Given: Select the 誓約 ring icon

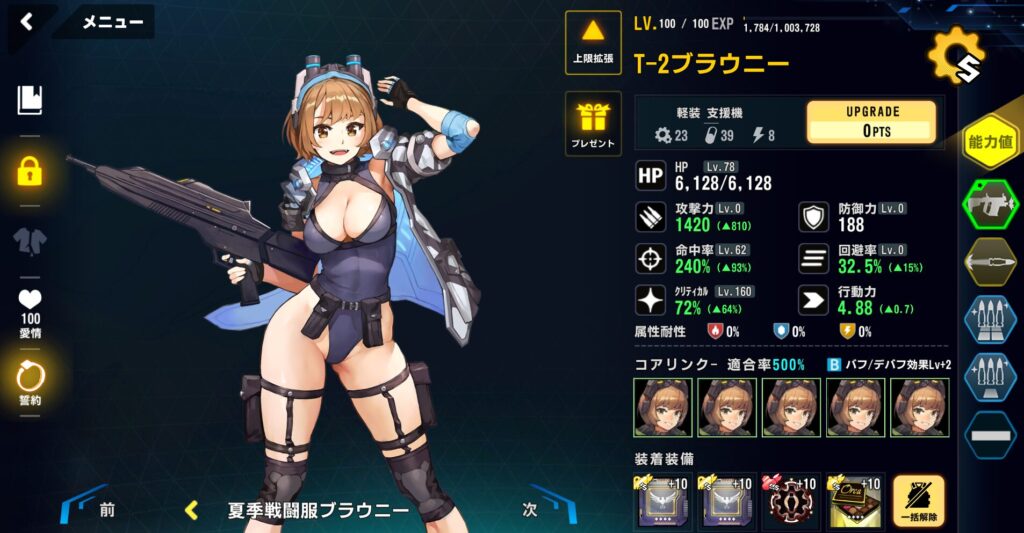Looking at the screenshot, I should click(29, 379).
